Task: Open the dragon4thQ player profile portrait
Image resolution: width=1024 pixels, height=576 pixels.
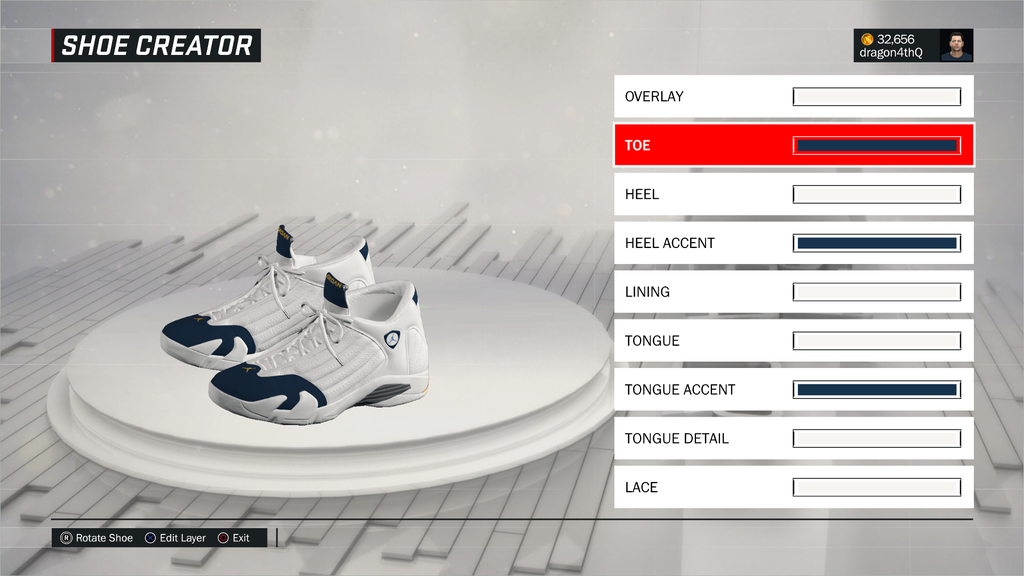Action: [956, 46]
